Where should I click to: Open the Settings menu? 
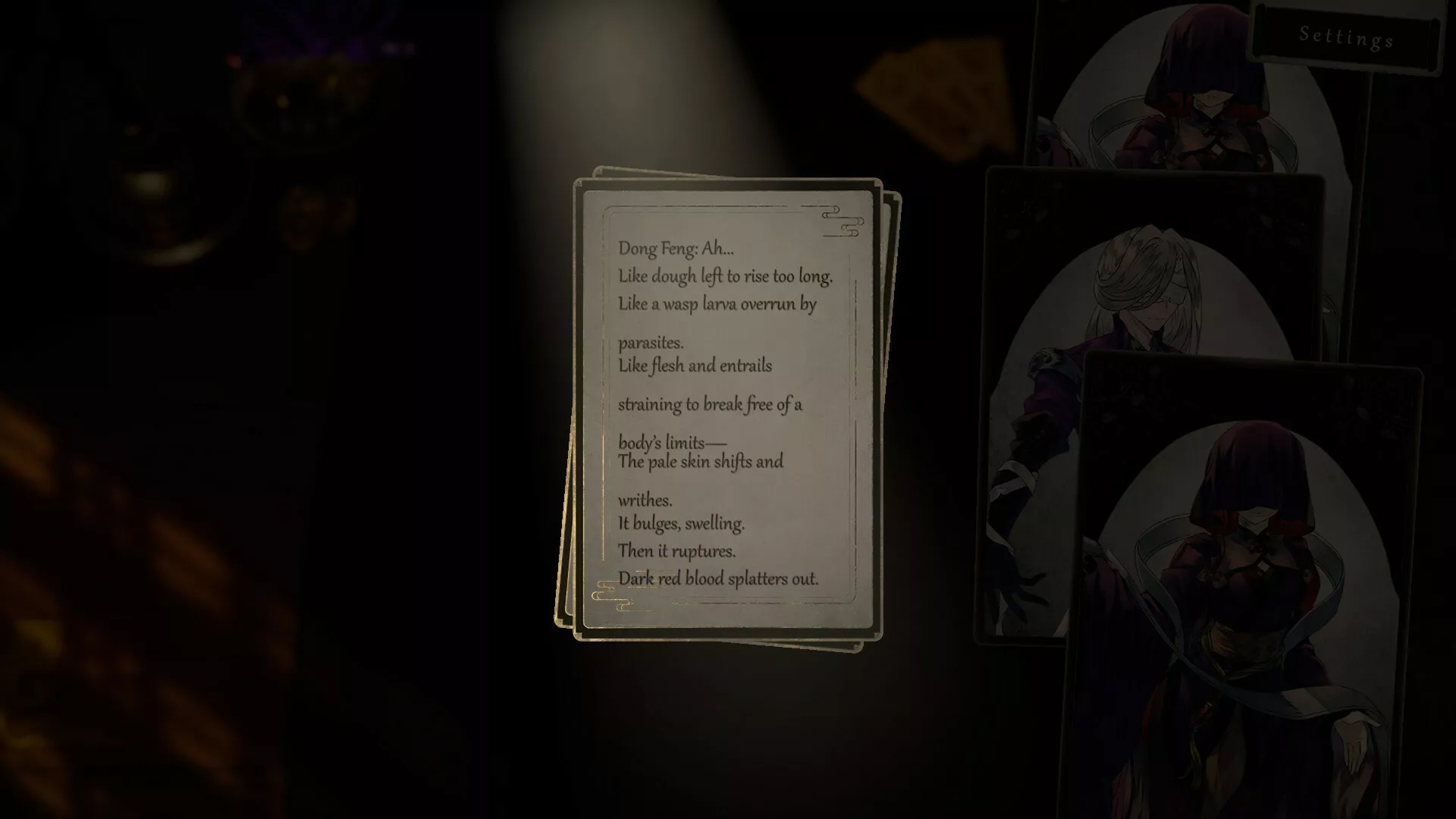[1345, 36]
